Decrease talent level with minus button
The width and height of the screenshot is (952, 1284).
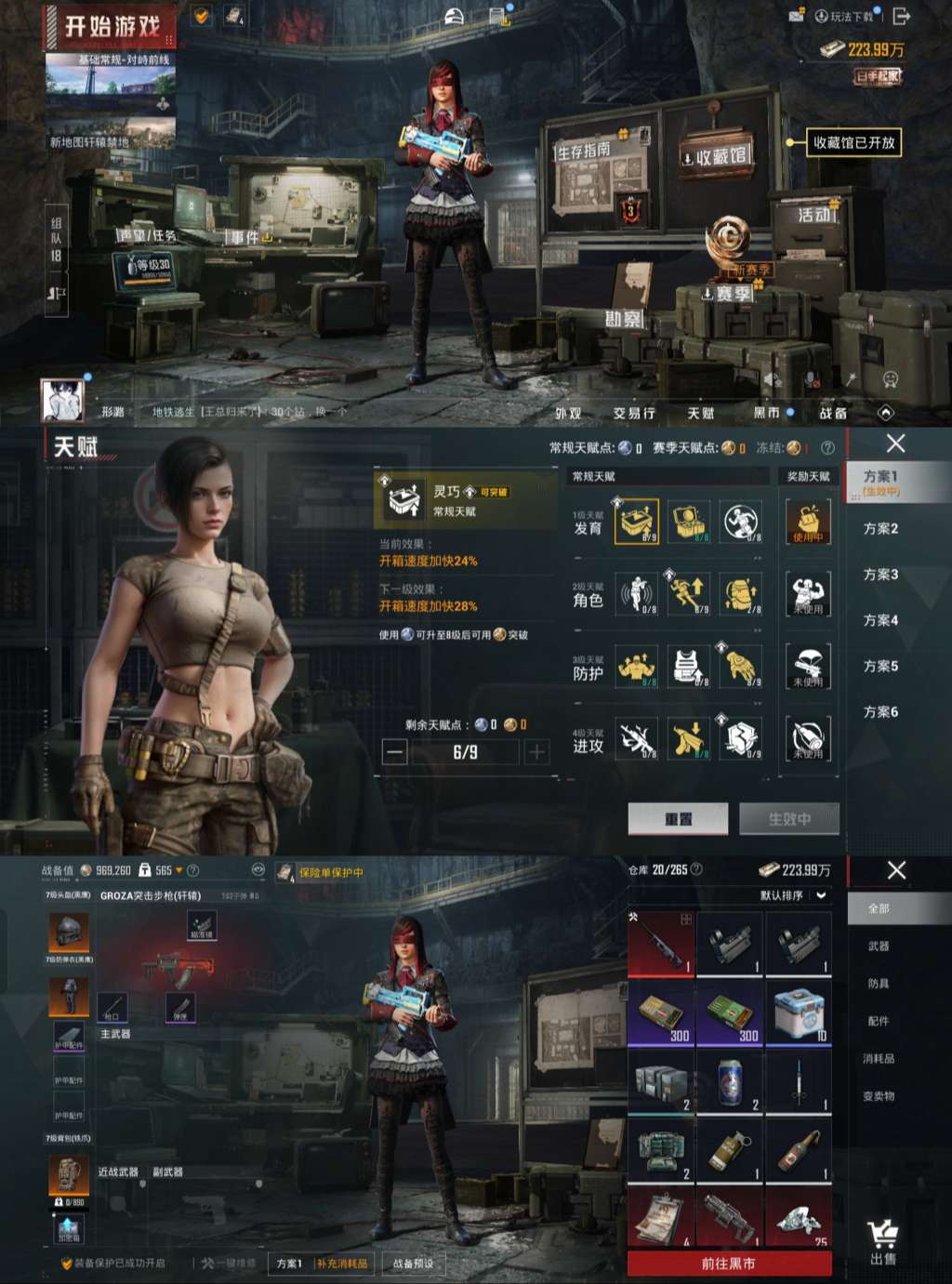pos(395,752)
